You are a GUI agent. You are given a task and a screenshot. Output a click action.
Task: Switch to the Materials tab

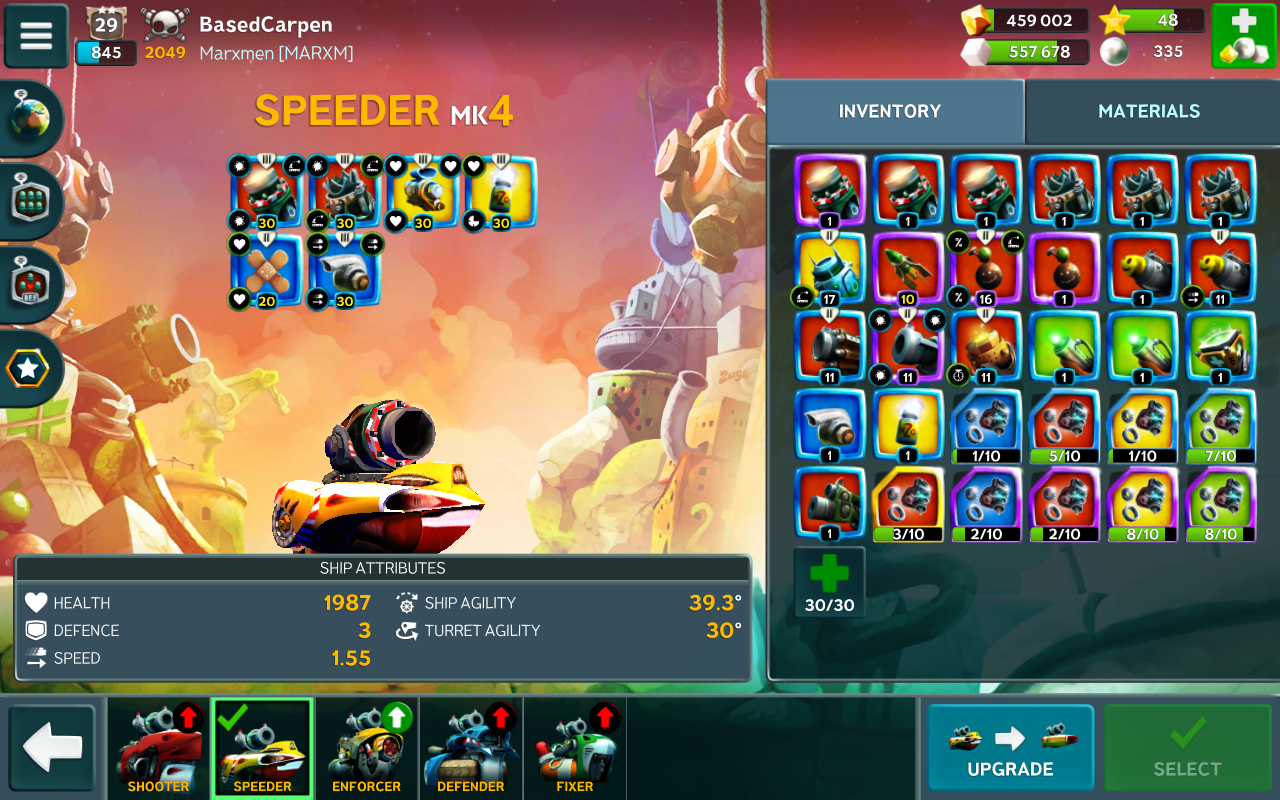pyautogui.click(x=1149, y=111)
